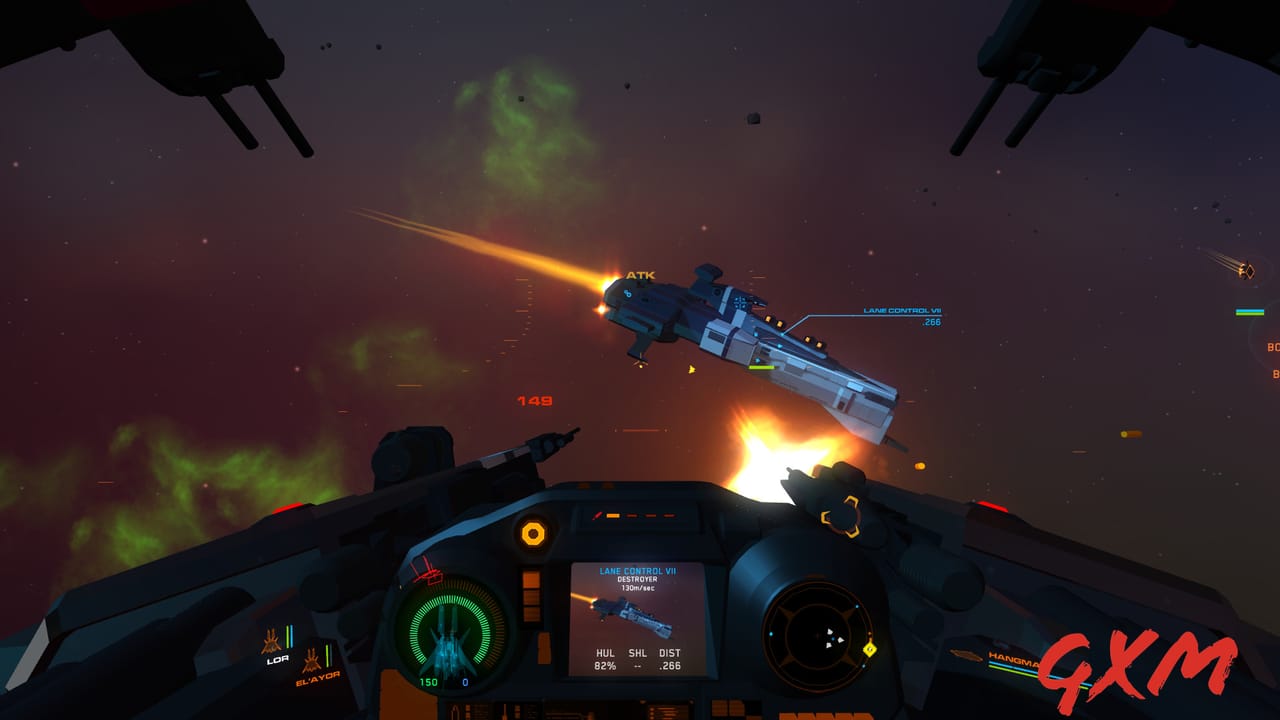
Task: Expand the truncated BO label on the right HUD edge
Action: pos(1271,348)
